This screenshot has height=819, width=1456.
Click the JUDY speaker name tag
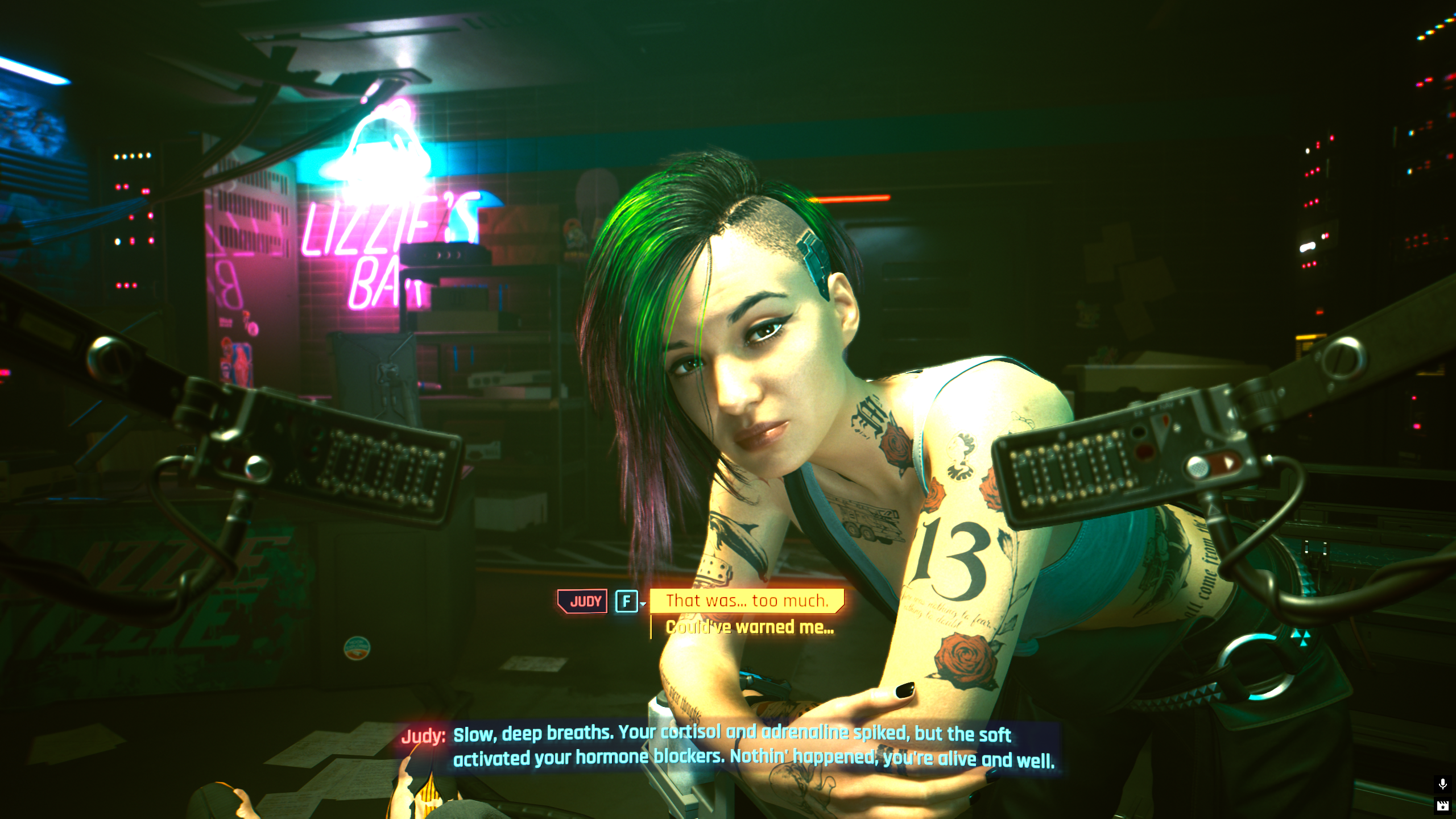pos(582,601)
